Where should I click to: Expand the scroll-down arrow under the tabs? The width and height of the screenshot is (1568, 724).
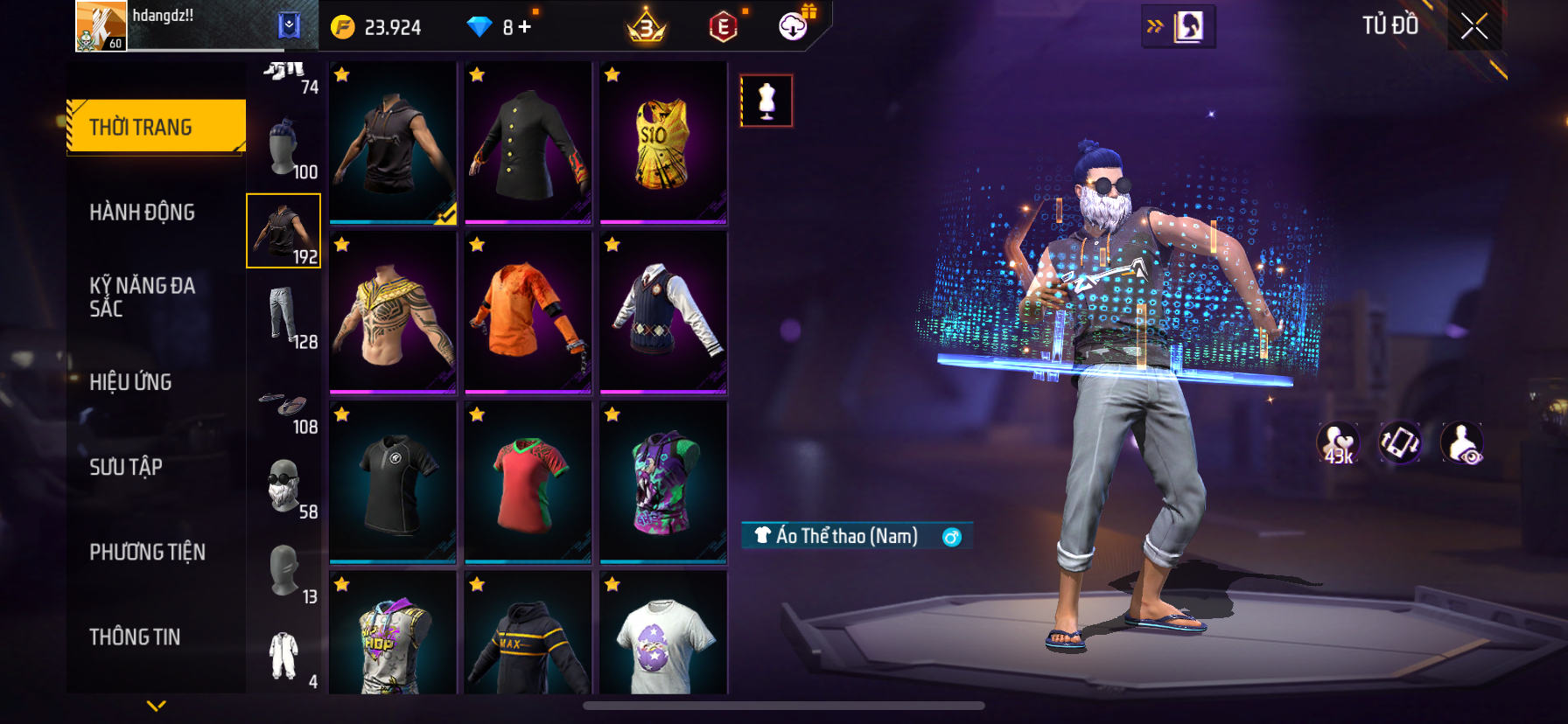coord(157,706)
